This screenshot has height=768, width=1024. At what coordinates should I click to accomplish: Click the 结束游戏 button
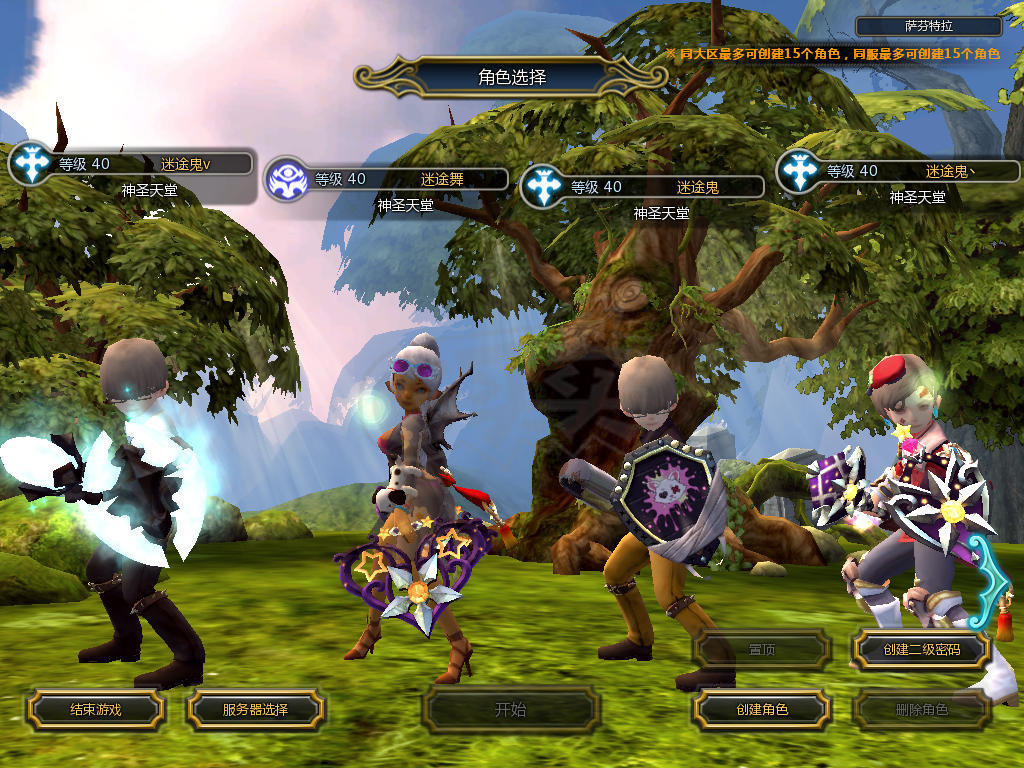[95, 710]
